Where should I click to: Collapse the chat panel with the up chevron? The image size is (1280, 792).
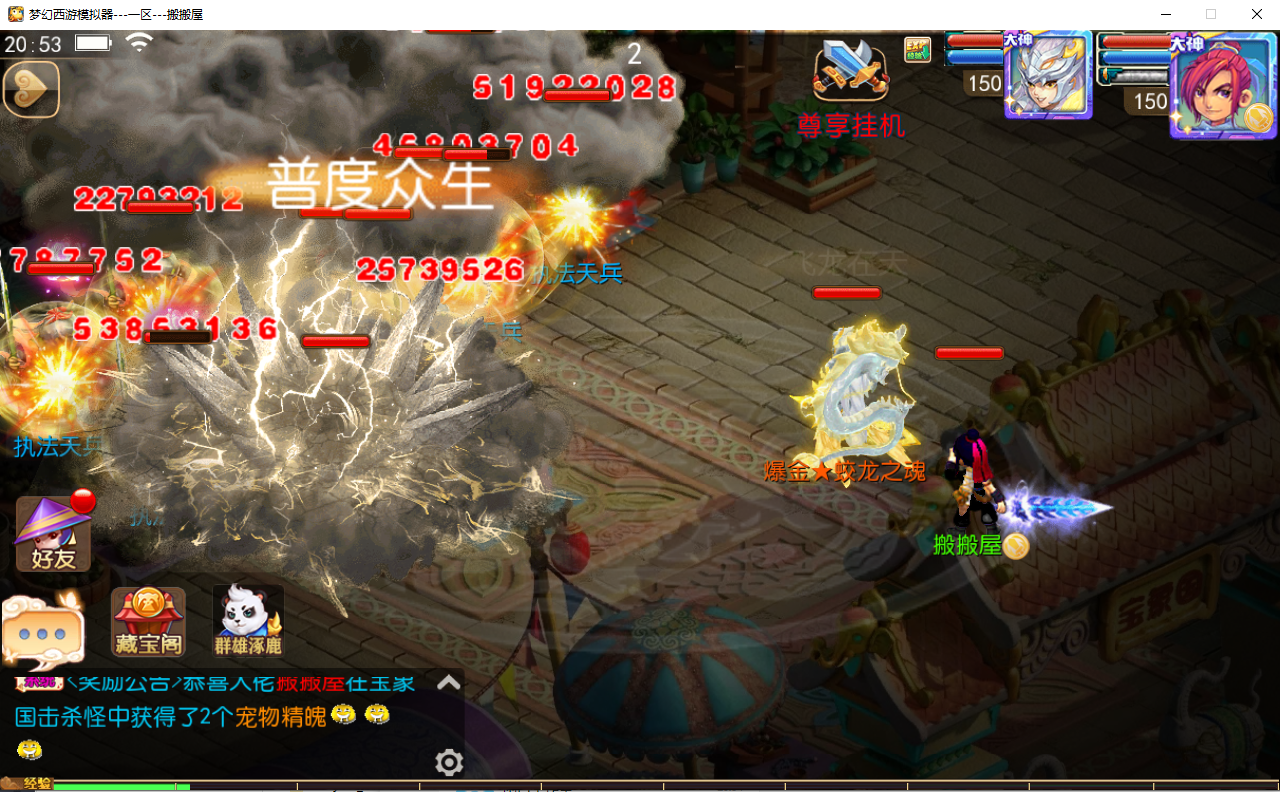pyautogui.click(x=448, y=682)
